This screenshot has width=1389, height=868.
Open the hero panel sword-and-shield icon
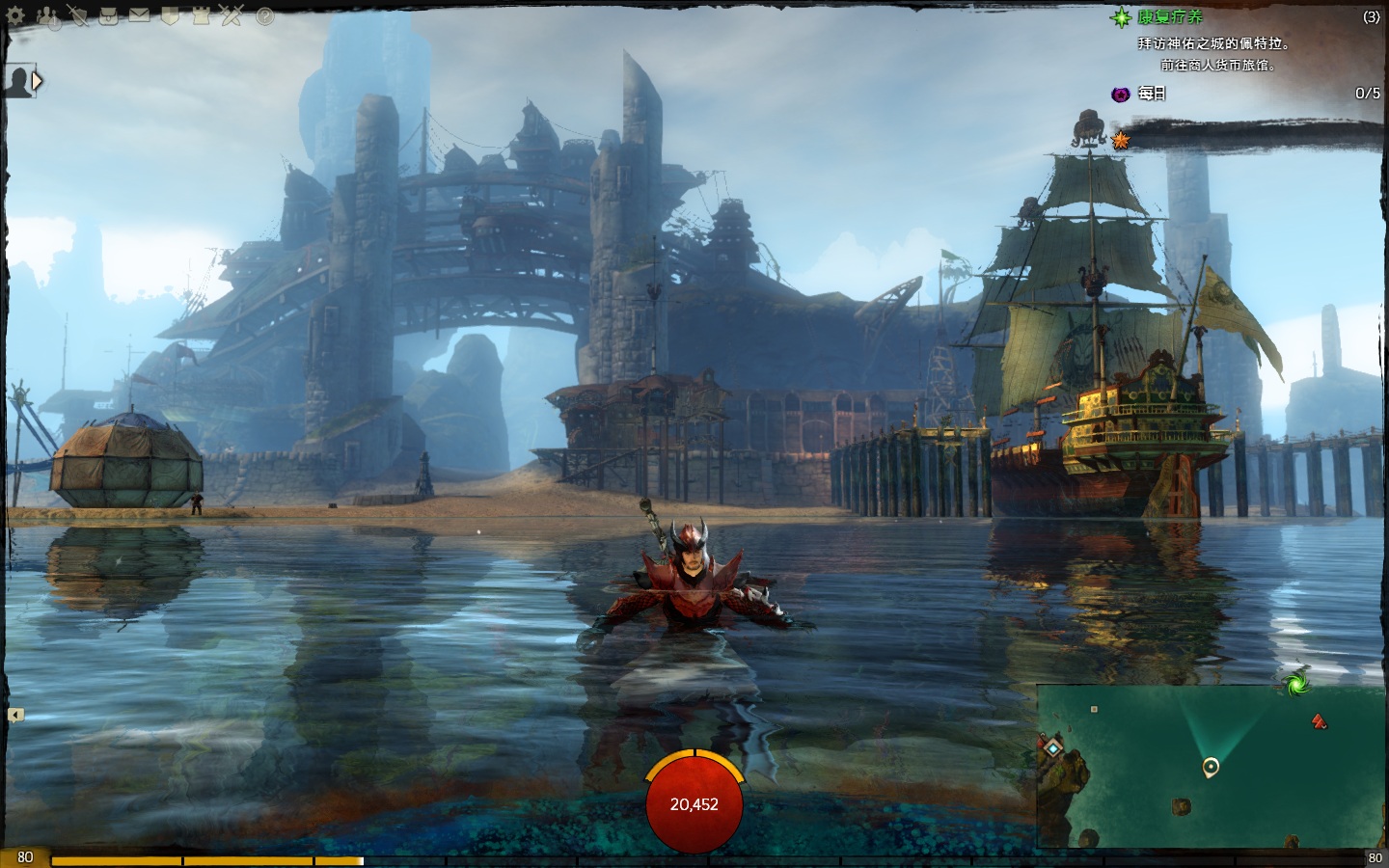[78, 16]
